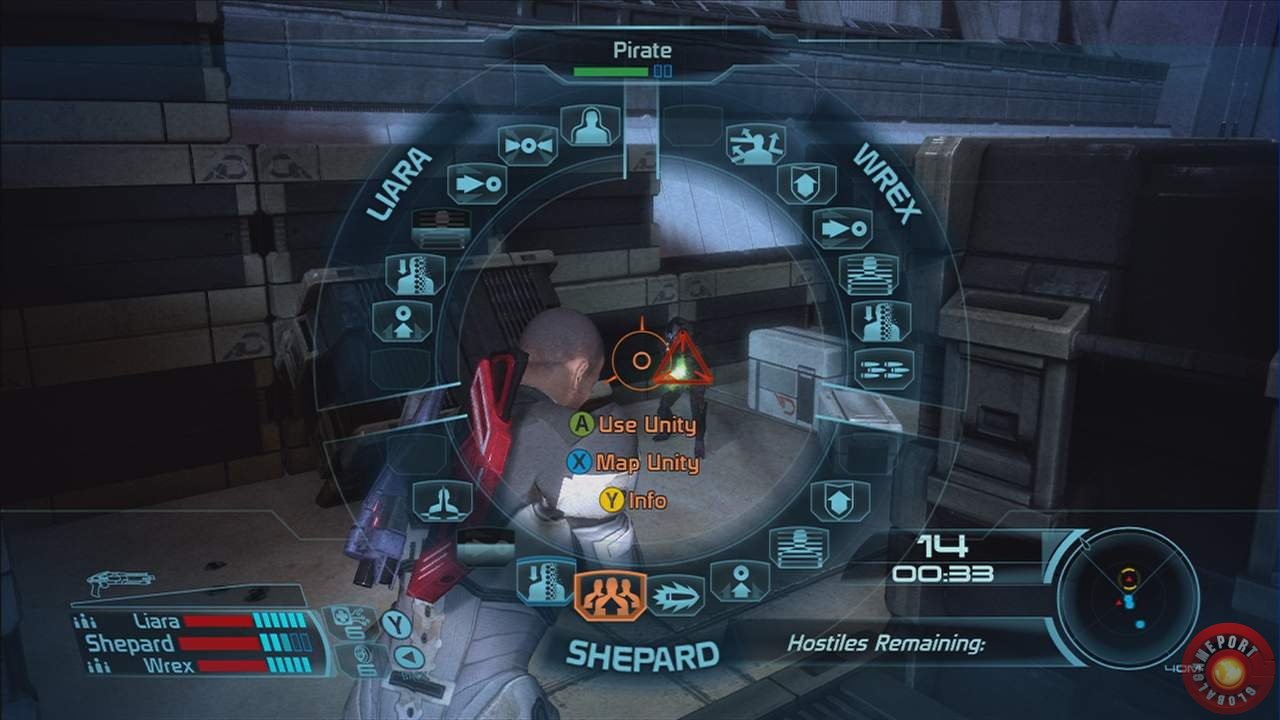Activate Wrex's spine-with-down-arrow power
Viewport: 1280px width, 720px height.
point(880,321)
